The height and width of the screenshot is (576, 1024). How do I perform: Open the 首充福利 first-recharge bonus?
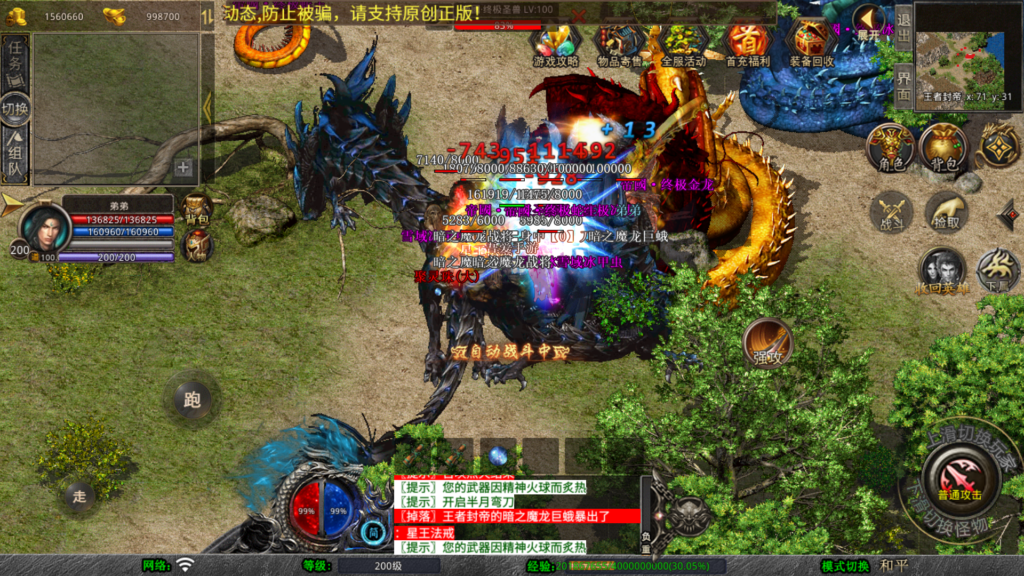[x=747, y=43]
